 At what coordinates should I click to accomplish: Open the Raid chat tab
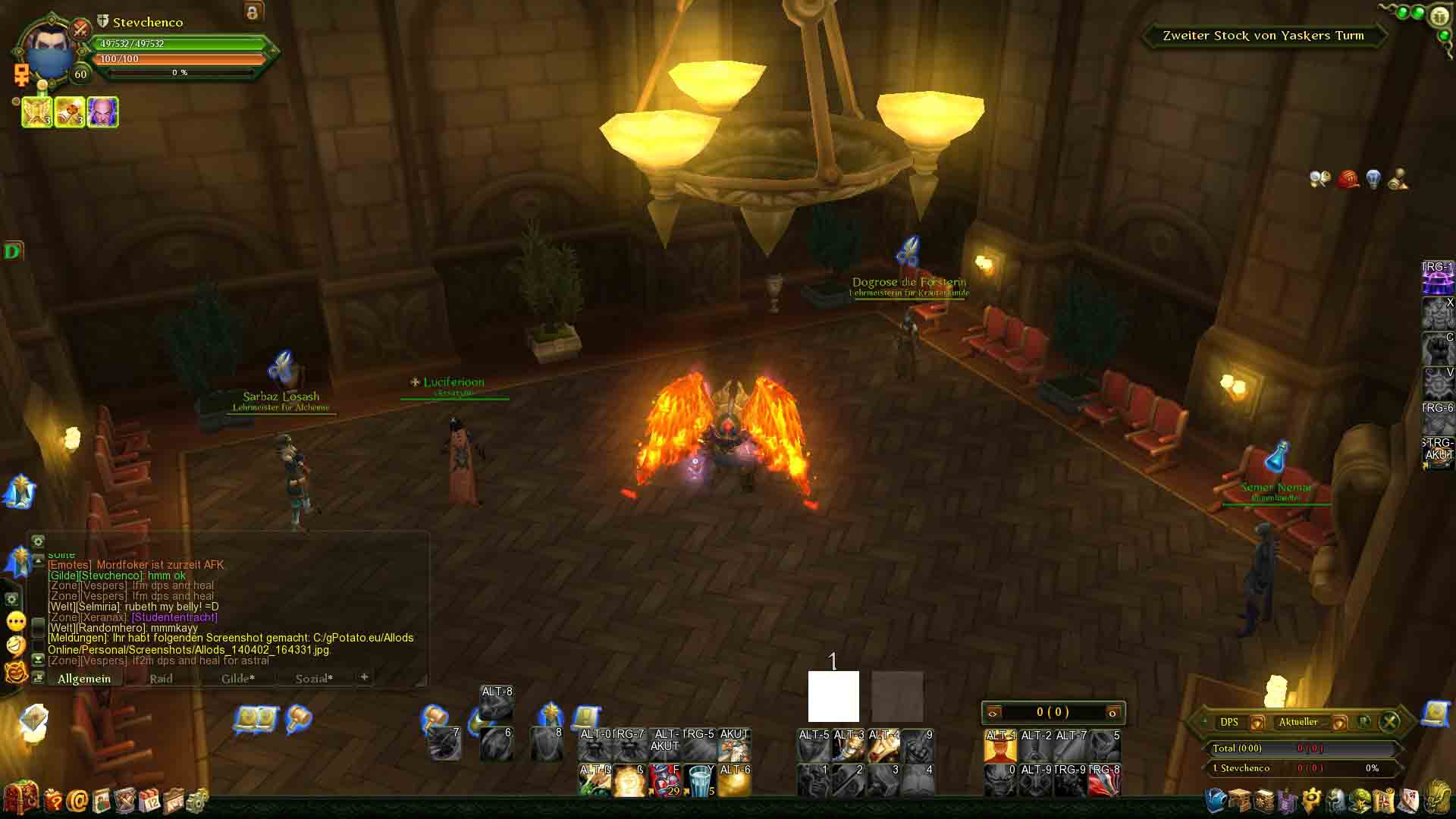pyautogui.click(x=161, y=679)
